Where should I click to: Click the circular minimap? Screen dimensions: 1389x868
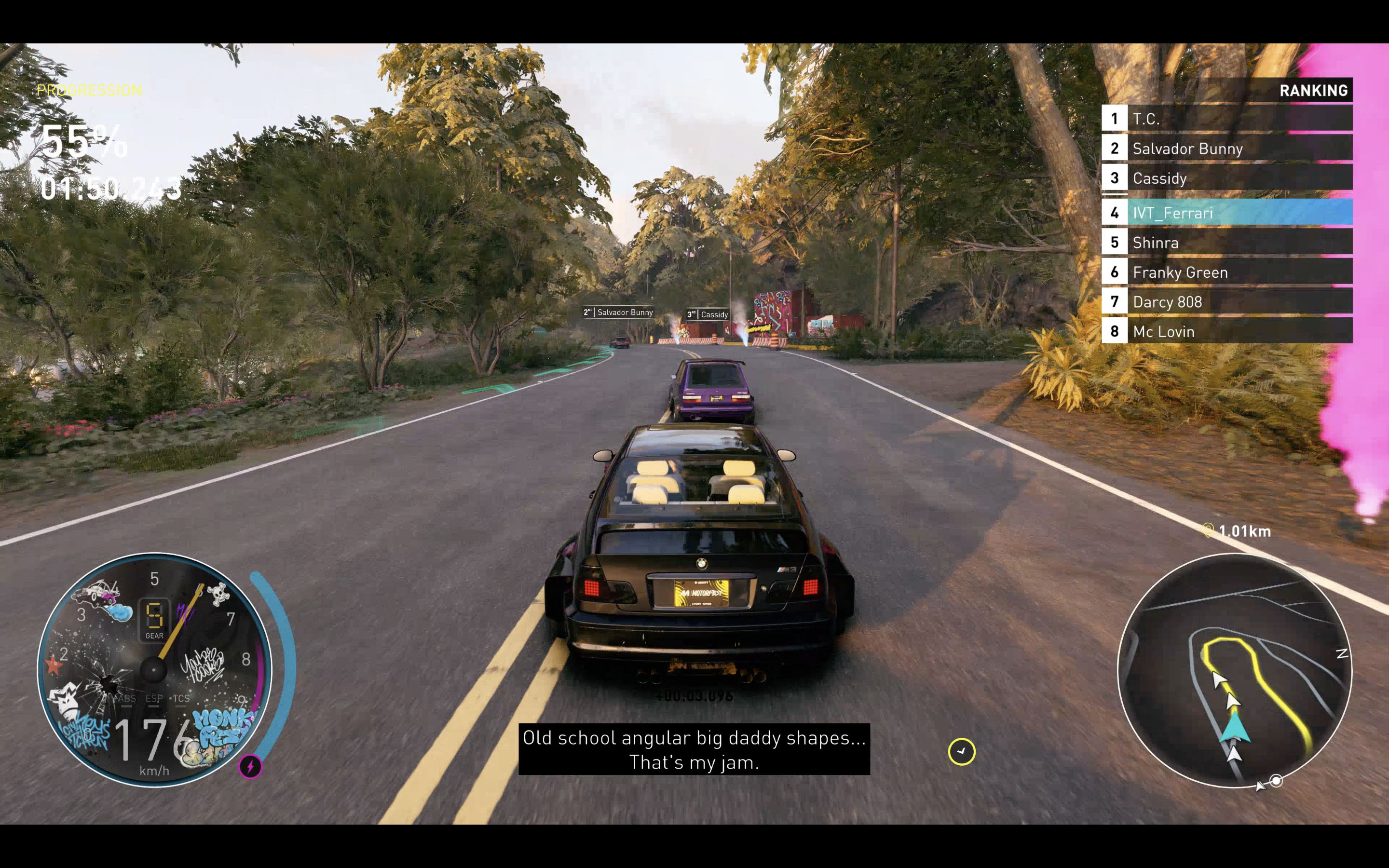(x=1234, y=670)
